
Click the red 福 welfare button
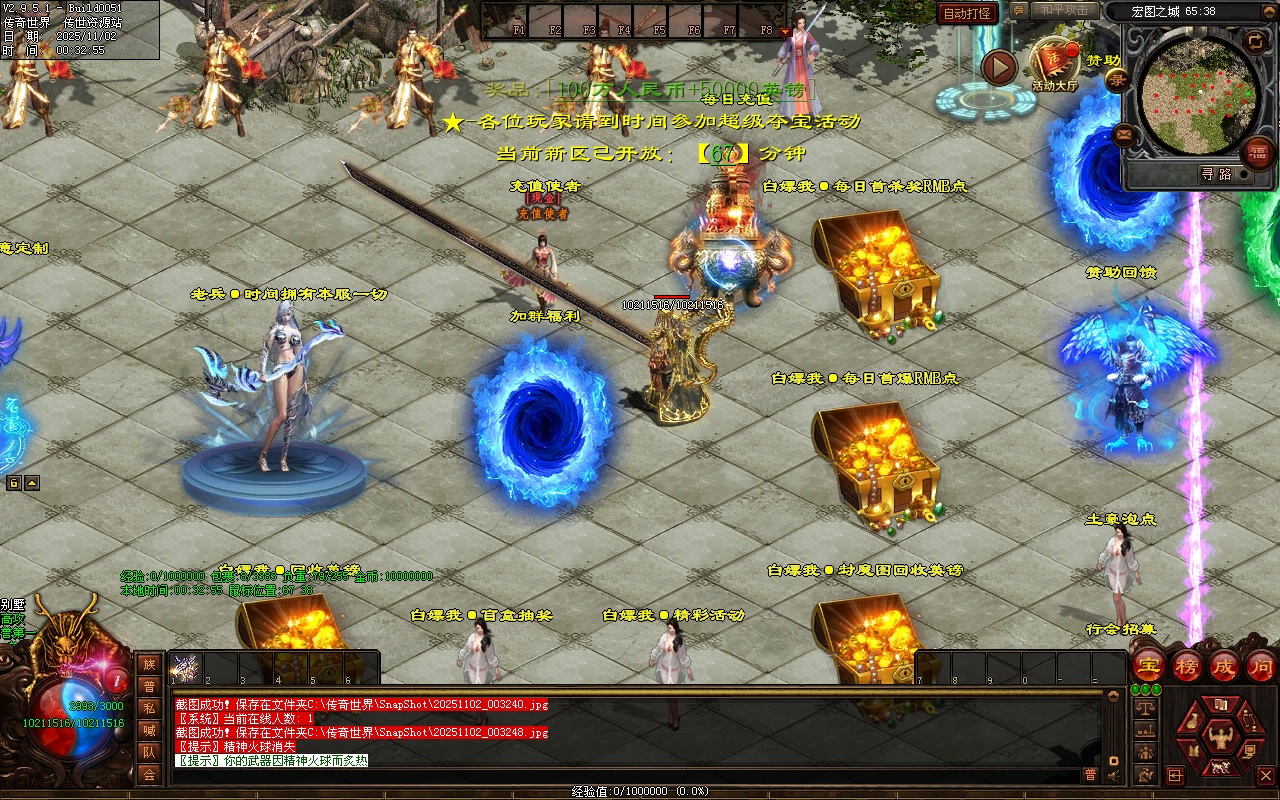[1258, 153]
